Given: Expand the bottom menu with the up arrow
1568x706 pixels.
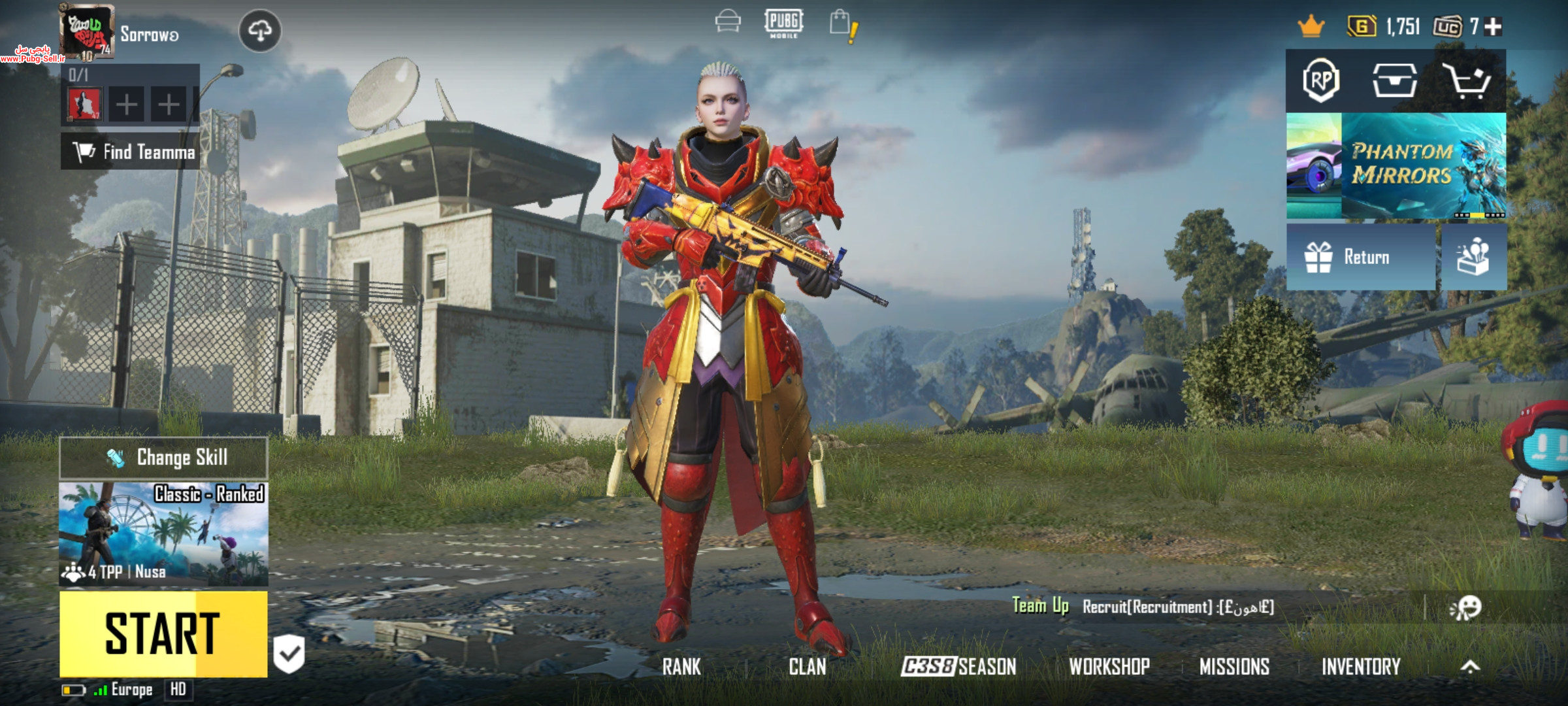Looking at the screenshot, I should (x=1470, y=667).
